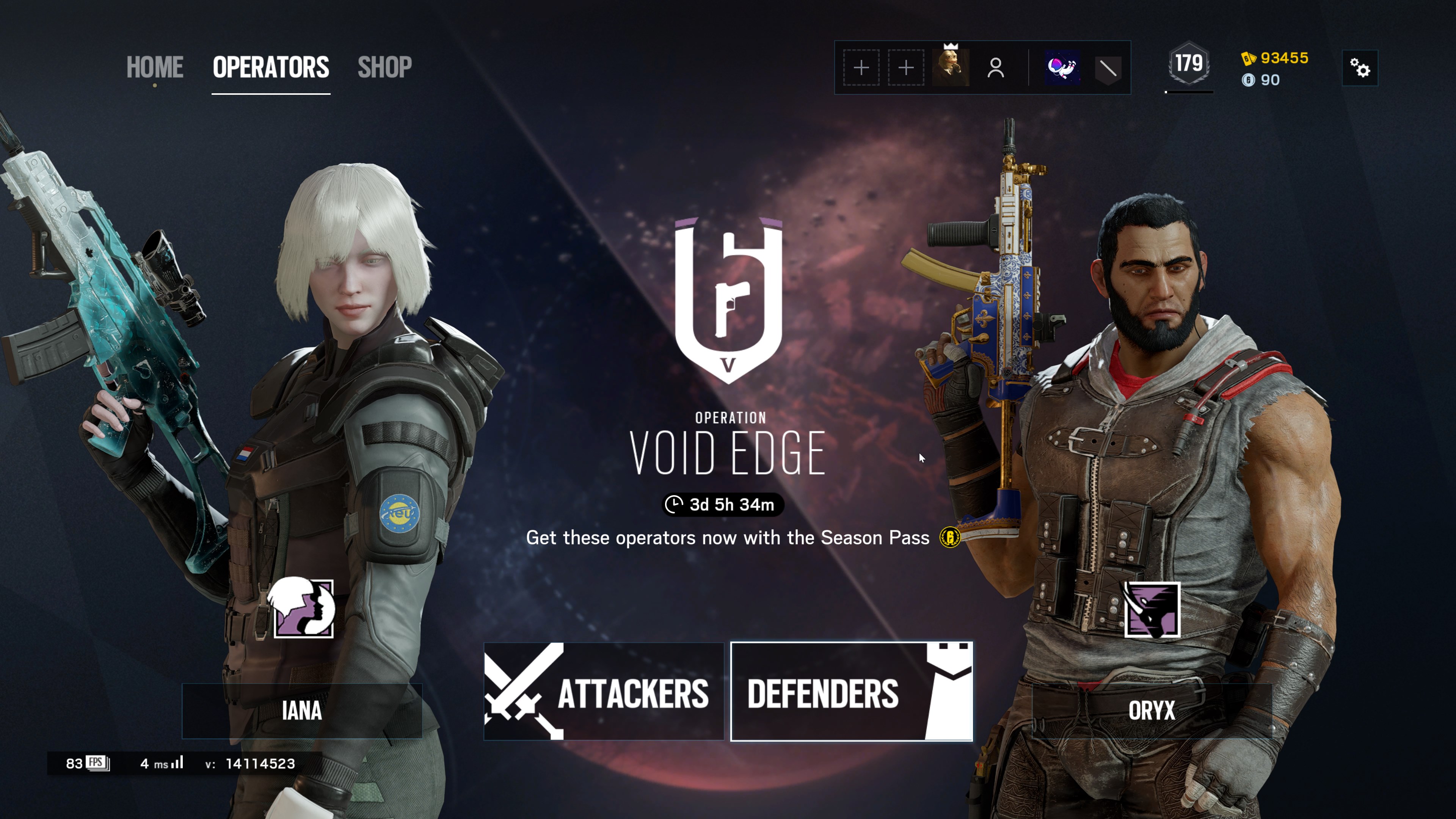Choose the DEFENDERS category
This screenshot has width=1456, height=819.
851,692
